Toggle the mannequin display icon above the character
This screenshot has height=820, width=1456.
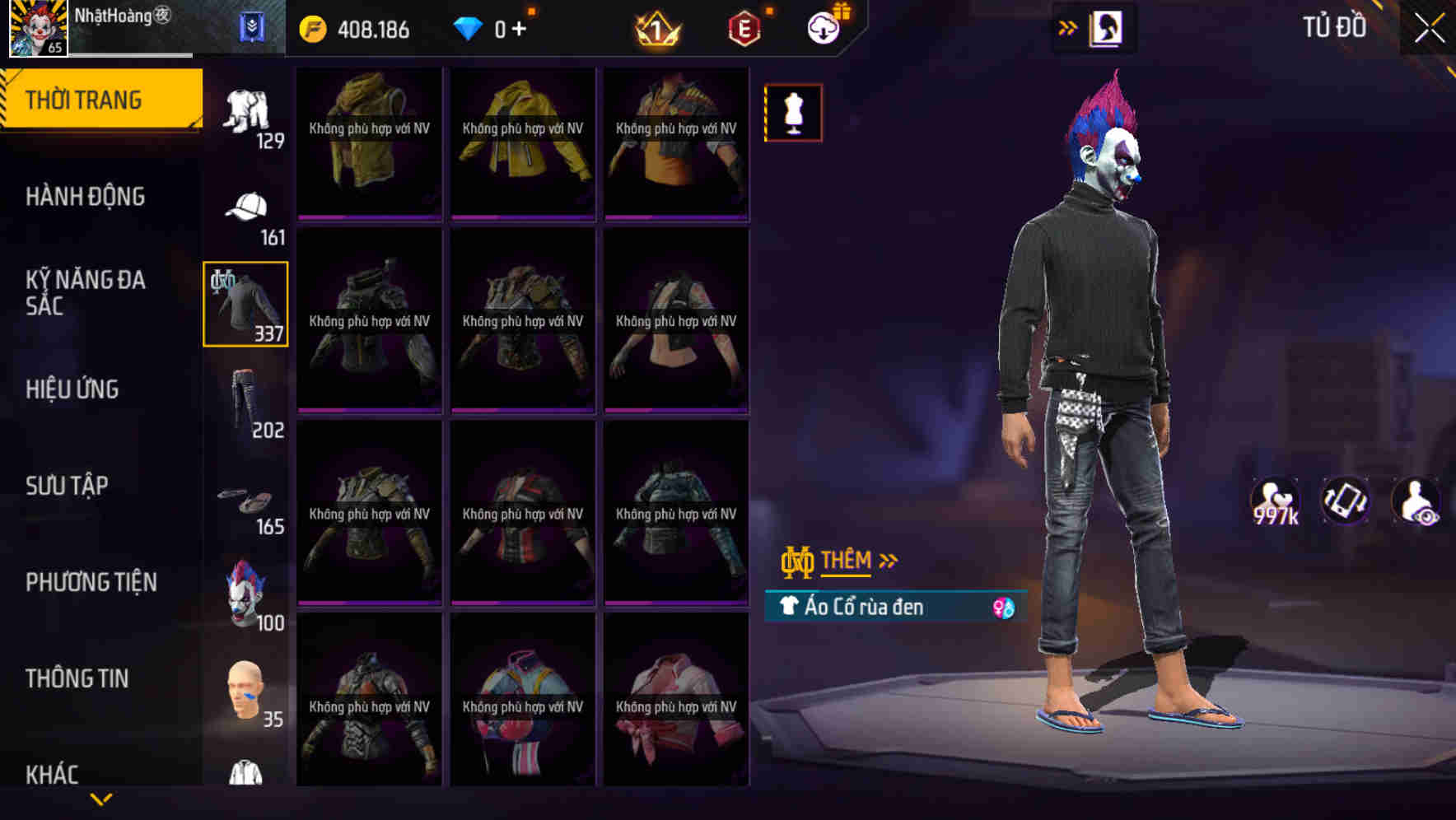[x=793, y=112]
